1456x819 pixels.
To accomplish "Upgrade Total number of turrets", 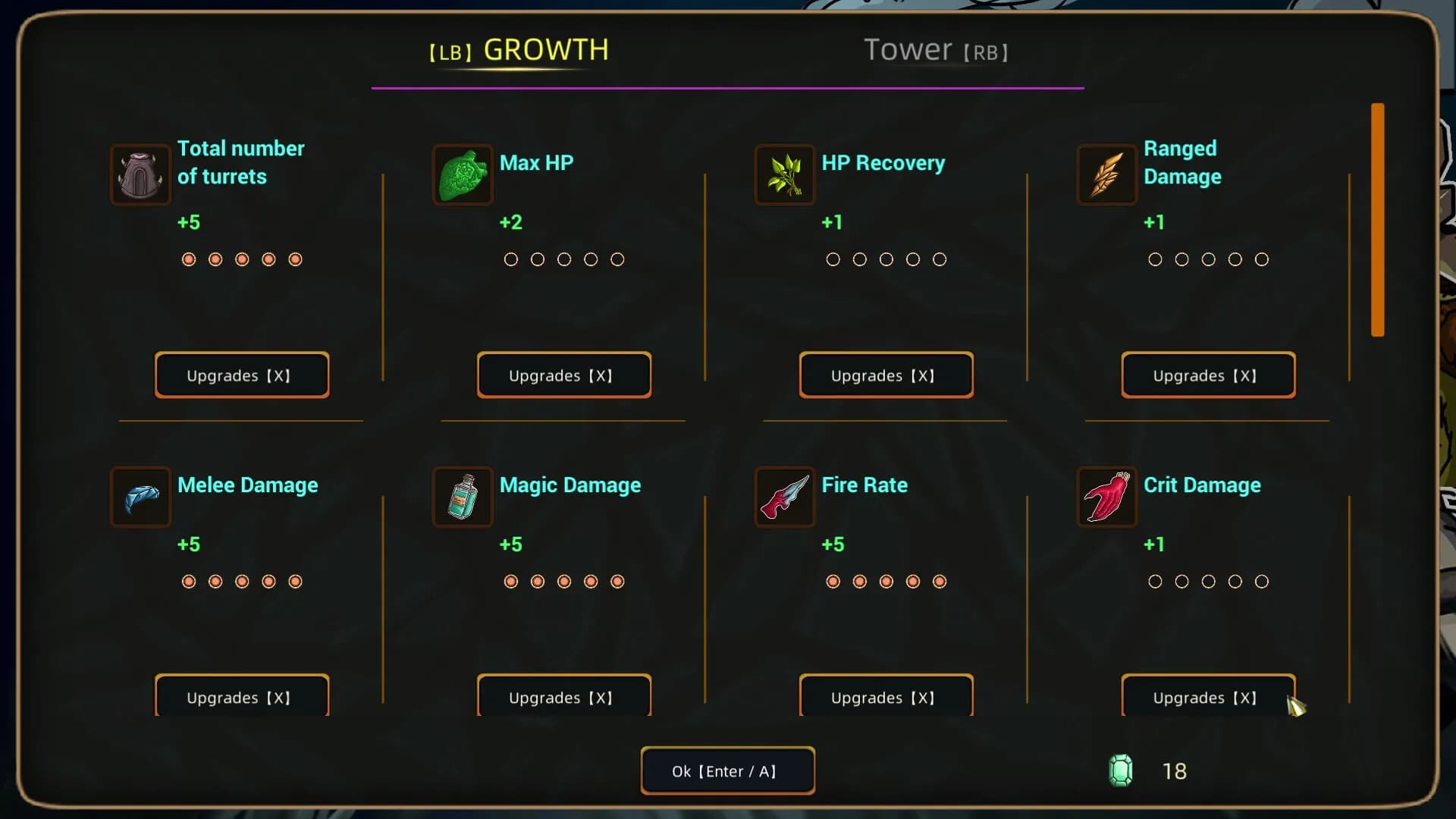I will coord(242,375).
